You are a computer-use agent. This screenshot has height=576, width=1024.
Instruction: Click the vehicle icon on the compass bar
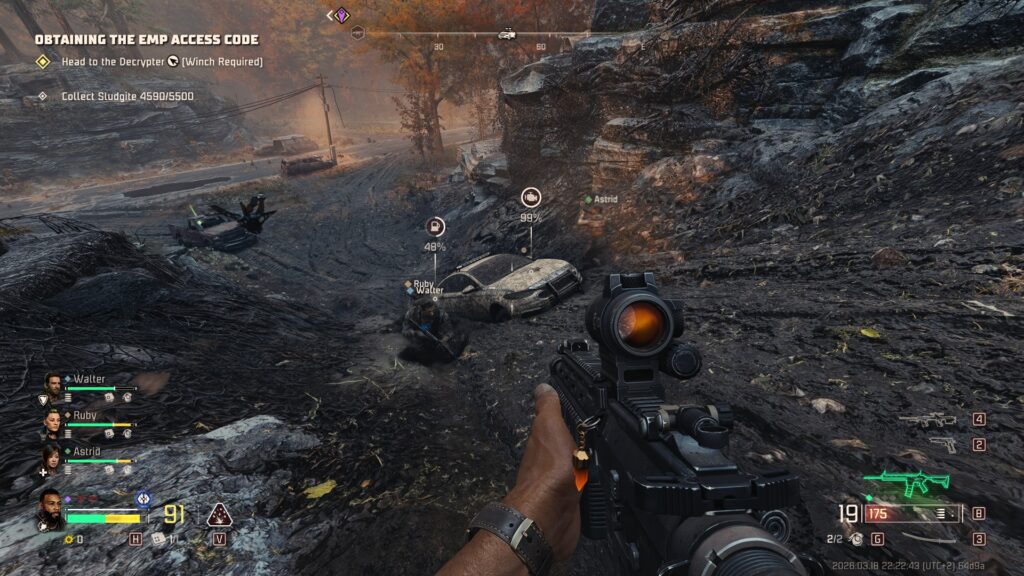pyautogui.click(x=506, y=33)
